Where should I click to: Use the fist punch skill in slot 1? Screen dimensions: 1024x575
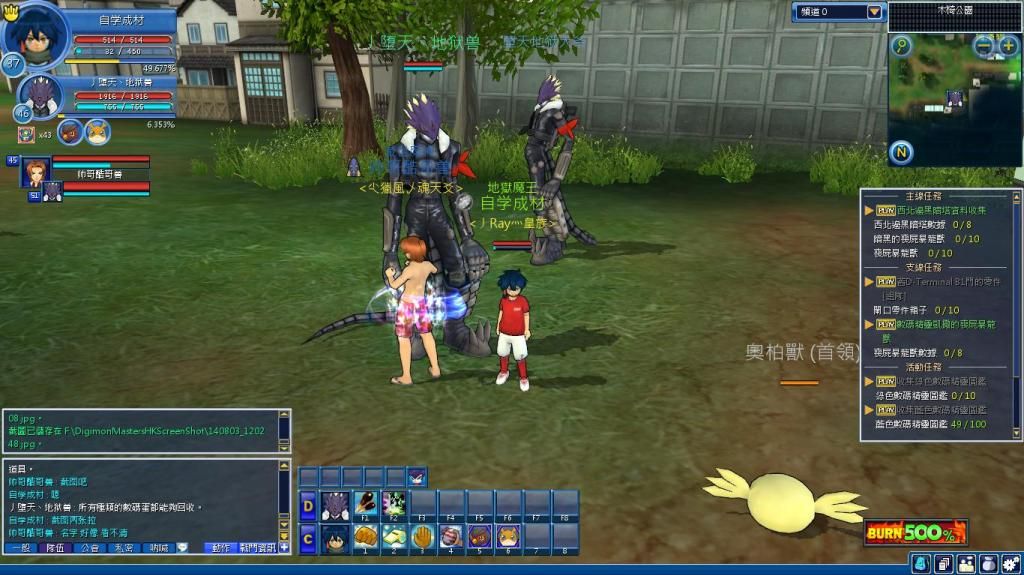click(x=366, y=536)
